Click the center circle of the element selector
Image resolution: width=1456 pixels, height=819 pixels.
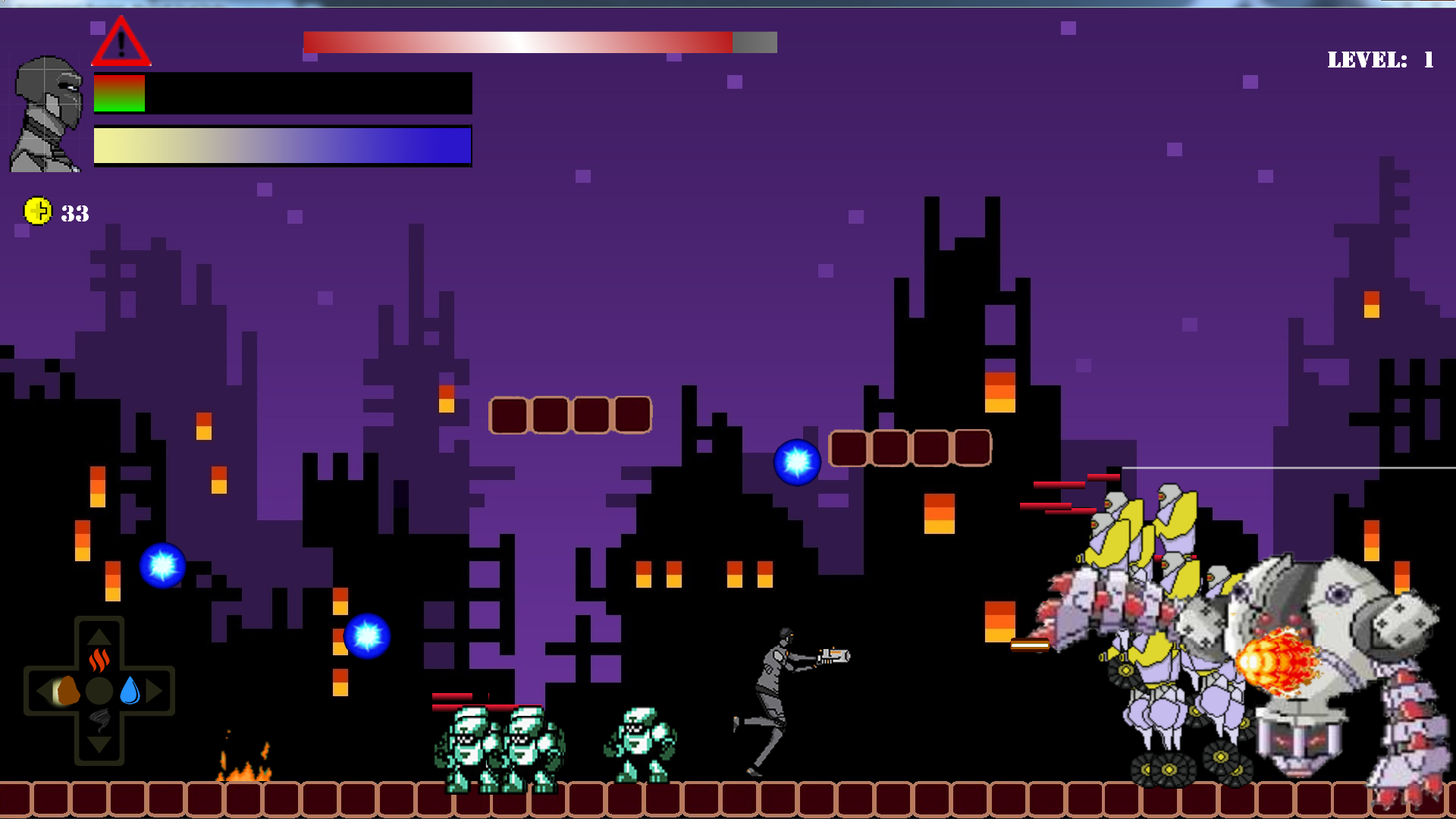pyautogui.click(x=99, y=691)
